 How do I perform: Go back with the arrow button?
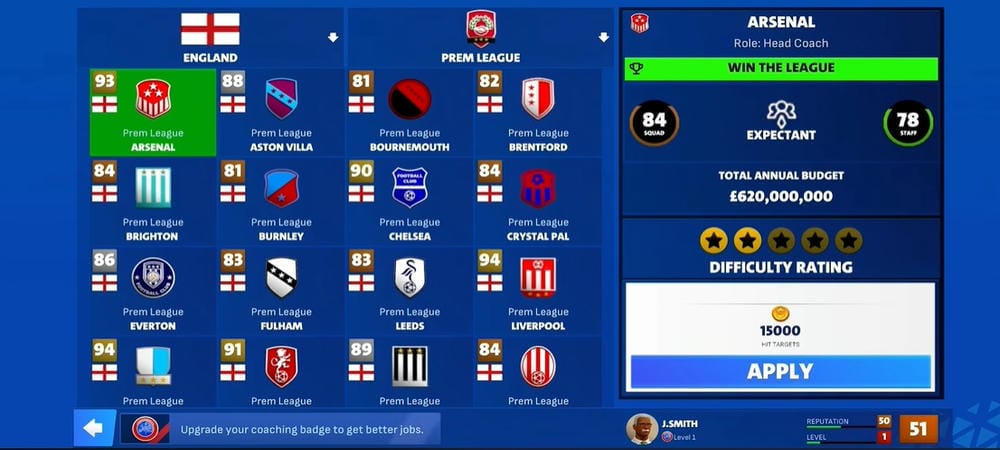click(x=94, y=429)
